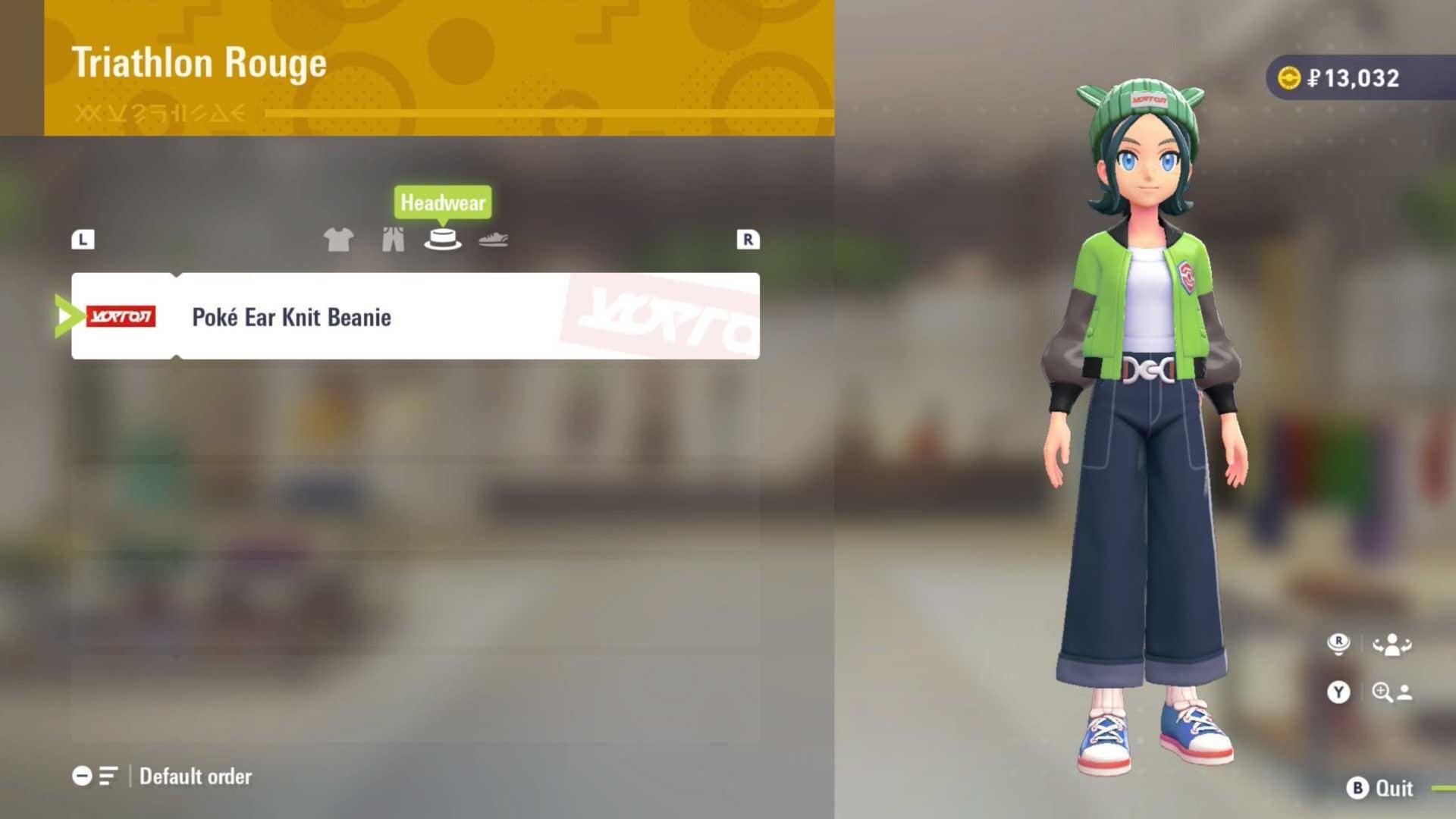The width and height of the screenshot is (1456, 819).
Task: Toggle Default order sort setting
Action: [x=193, y=776]
